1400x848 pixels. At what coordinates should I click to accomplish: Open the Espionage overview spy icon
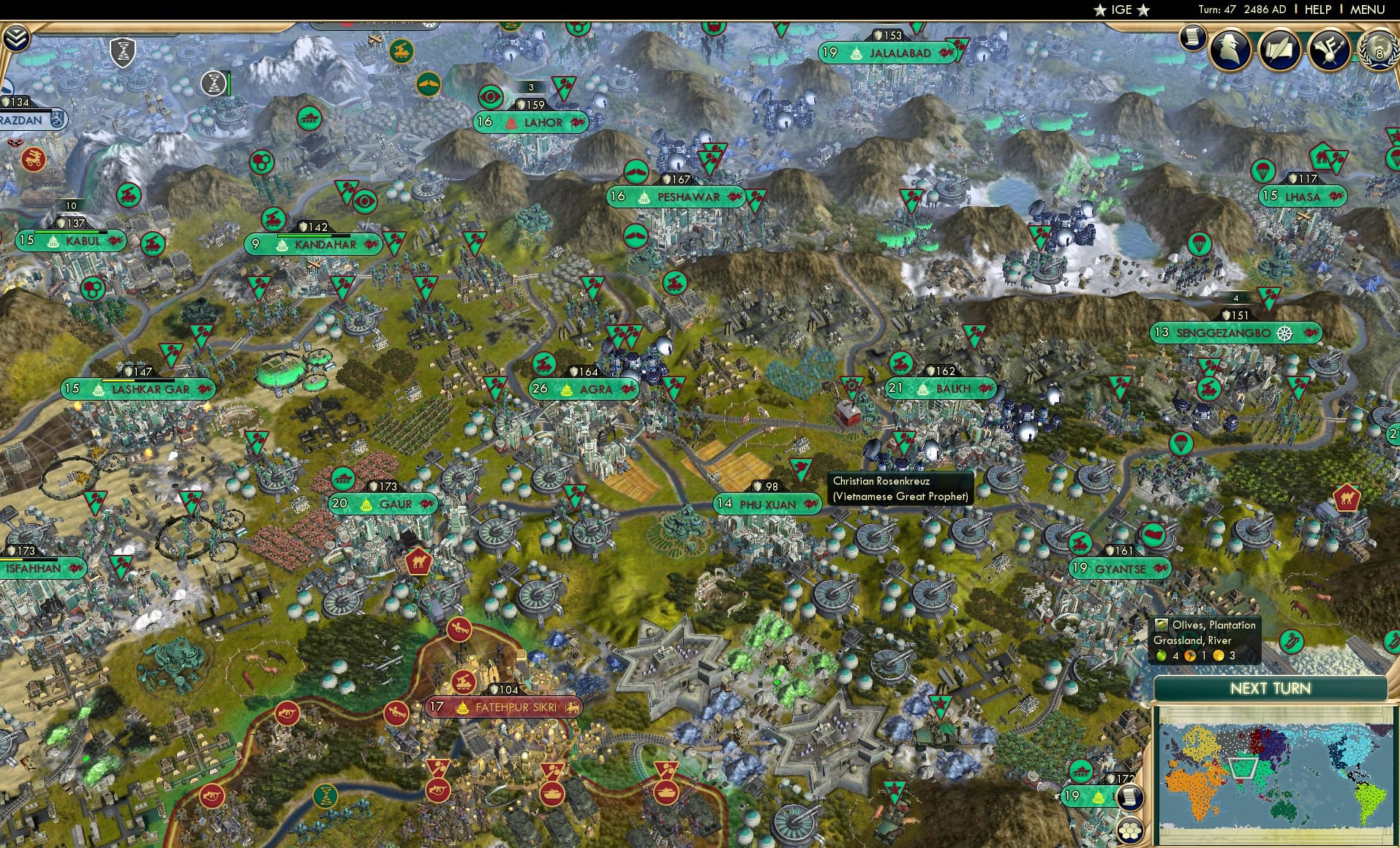[x=1230, y=49]
